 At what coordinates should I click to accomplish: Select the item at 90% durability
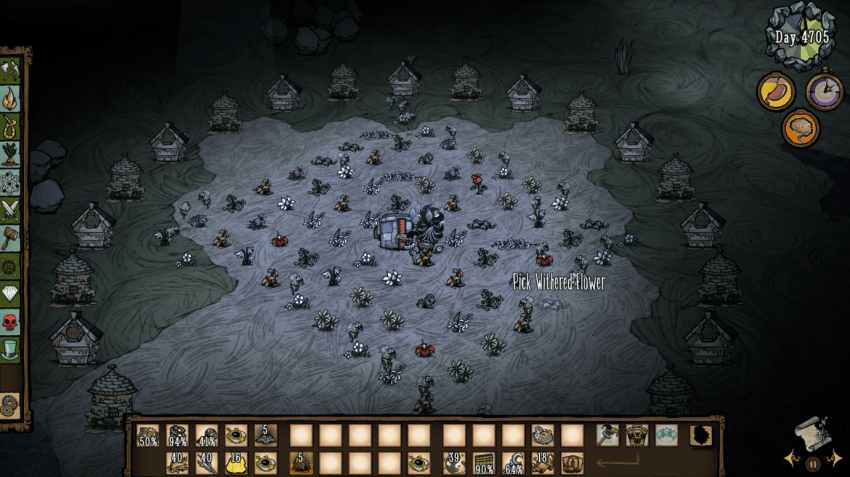tap(484, 463)
